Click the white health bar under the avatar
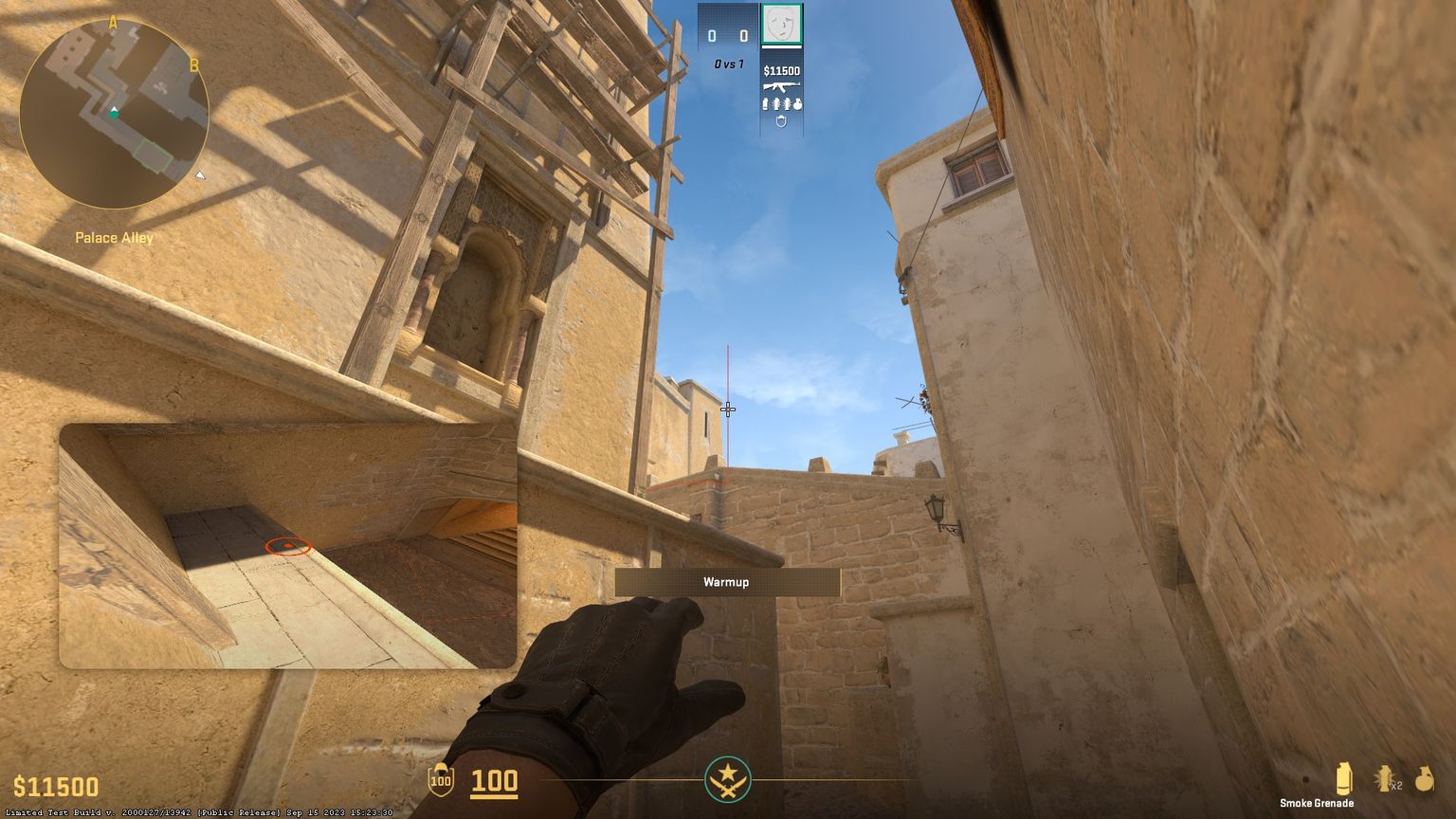Screen dimensions: 1456x819 [782, 47]
